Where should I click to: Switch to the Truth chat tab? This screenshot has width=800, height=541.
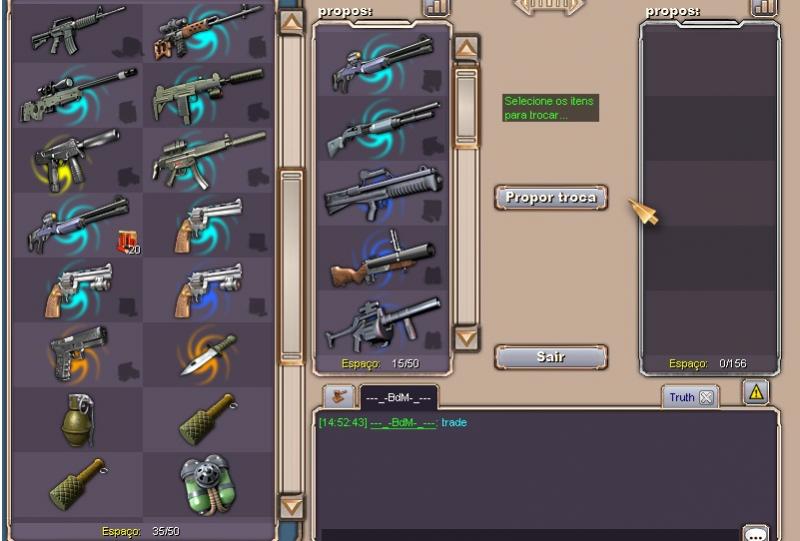(682, 397)
